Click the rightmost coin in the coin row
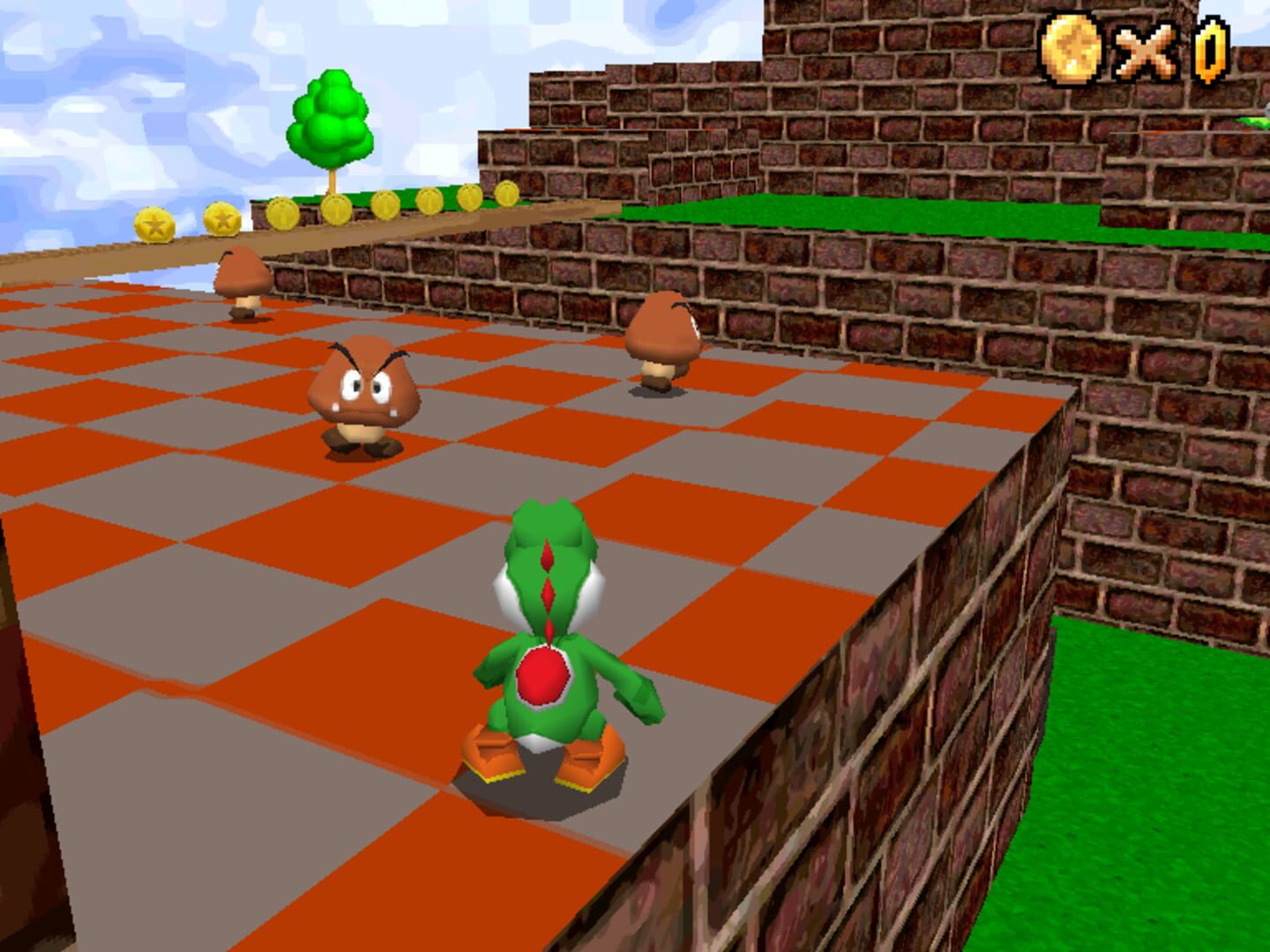Screen dimensions: 1270x952 click(x=507, y=196)
